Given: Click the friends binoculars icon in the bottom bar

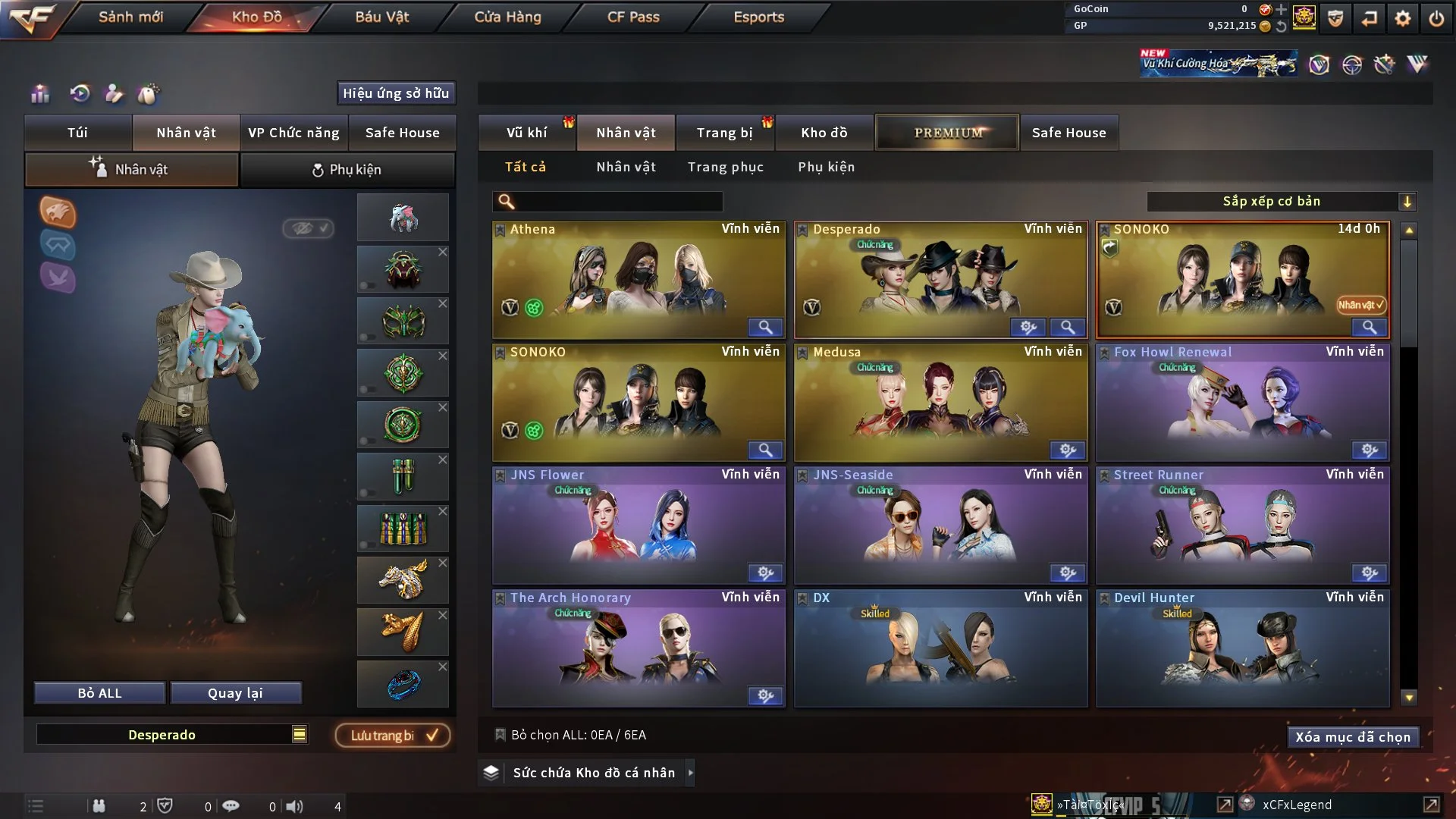Looking at the screenshot, I should (x=101, y=805).
